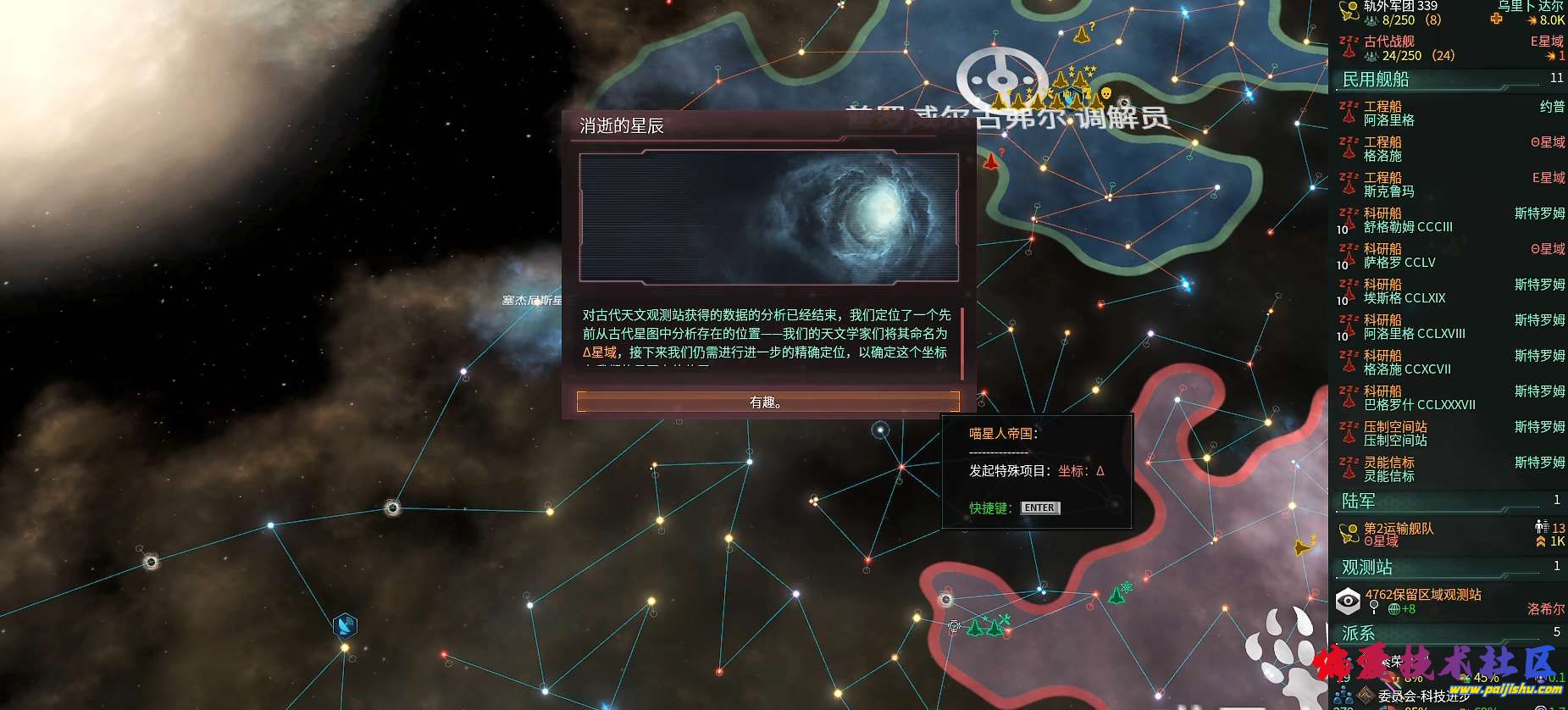Toggle the 派系 section header

pyautogui.click(x=1449, y=633)
